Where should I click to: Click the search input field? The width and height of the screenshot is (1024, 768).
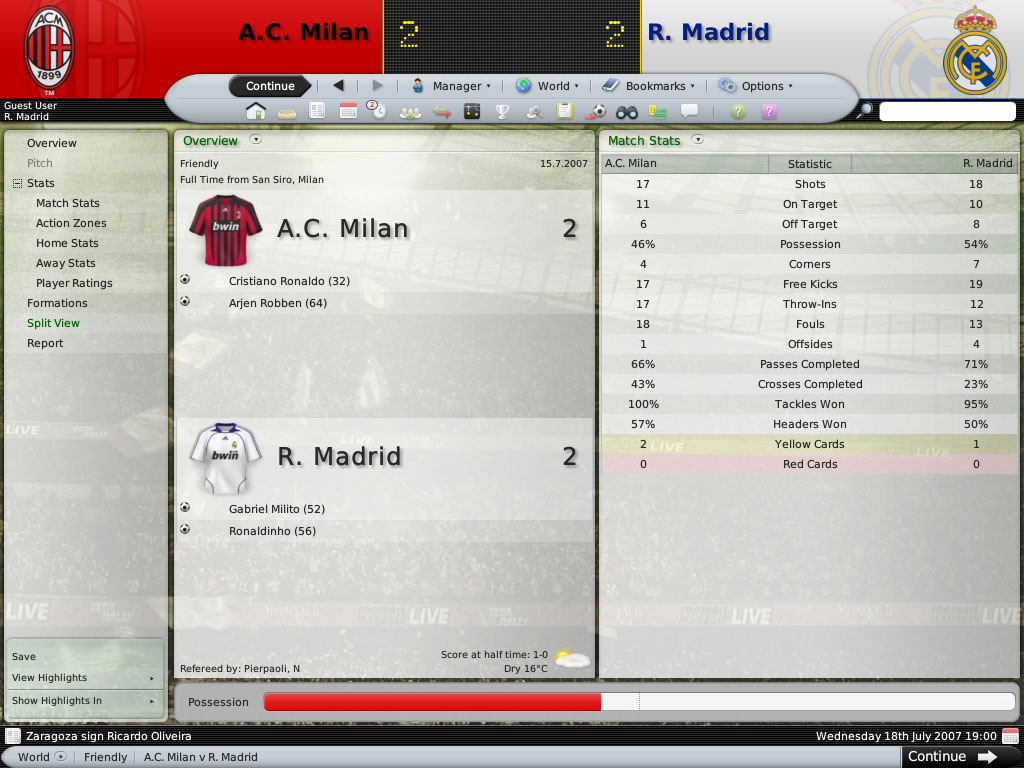point(946,111)
